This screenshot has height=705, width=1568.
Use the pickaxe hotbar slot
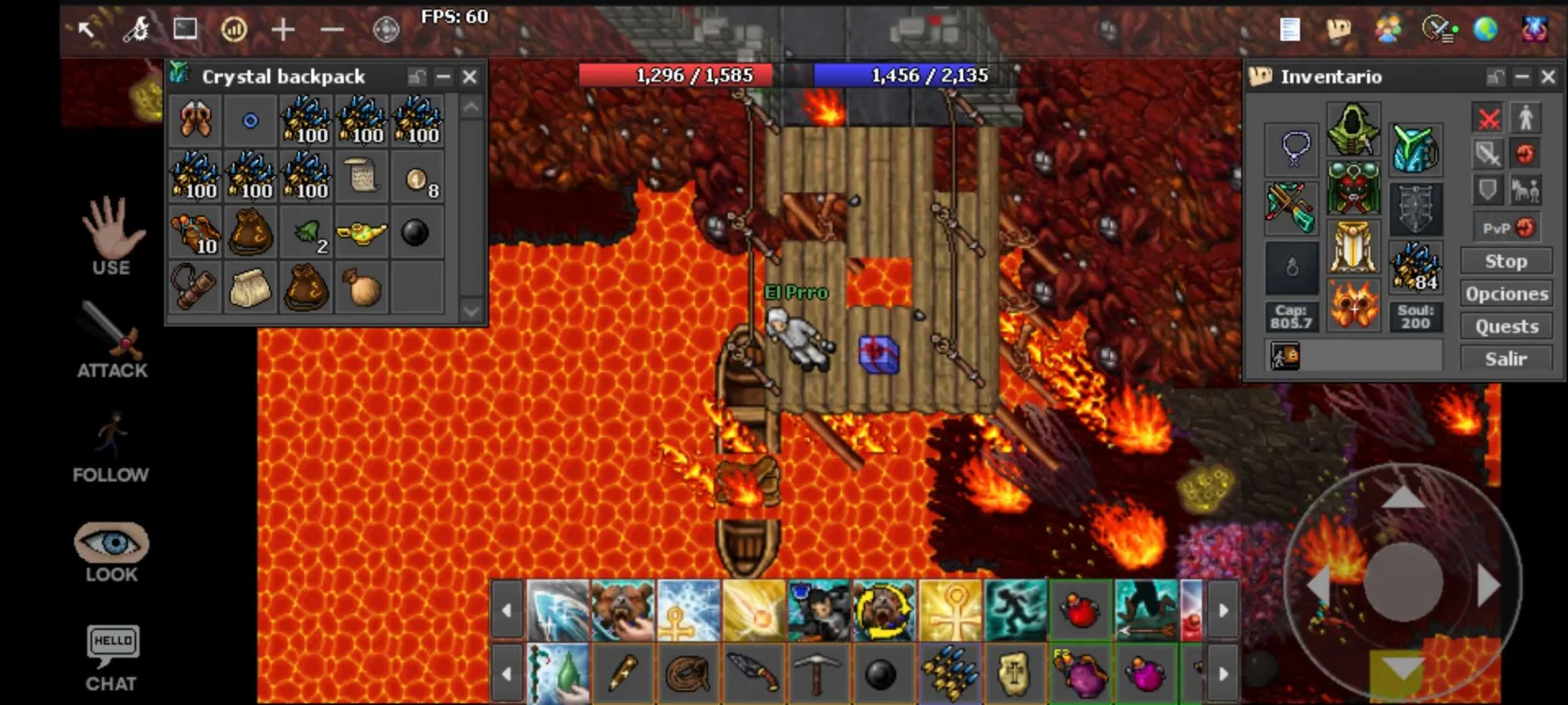click(x=818, y=672)
